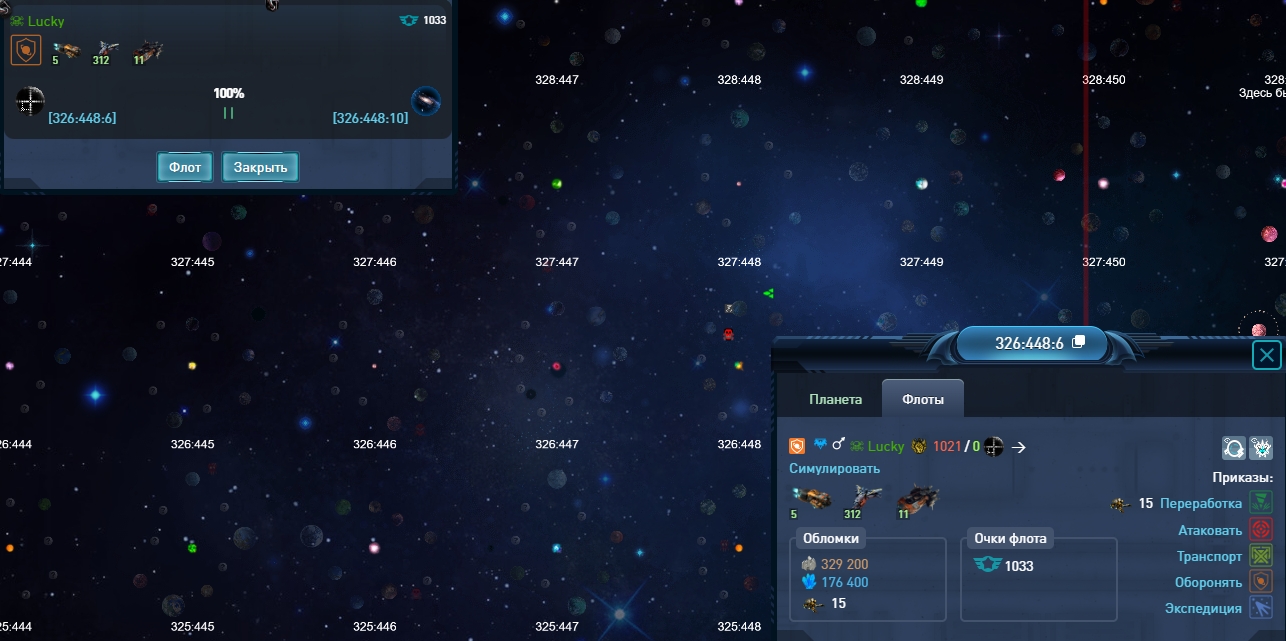Click the Закрыть button
1286x641 pixels.
tap(260, 167)
